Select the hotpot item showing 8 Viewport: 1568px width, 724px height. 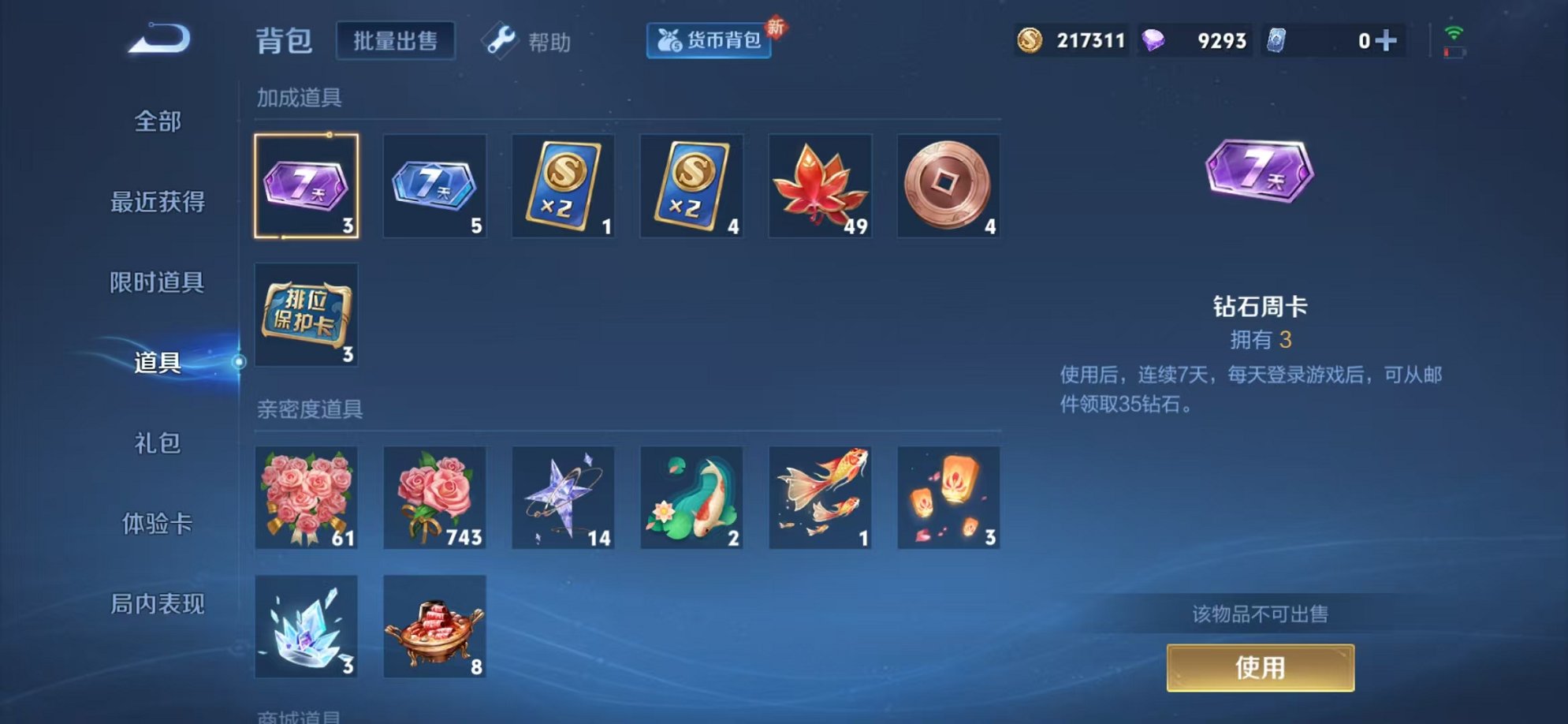click(435, 627)
